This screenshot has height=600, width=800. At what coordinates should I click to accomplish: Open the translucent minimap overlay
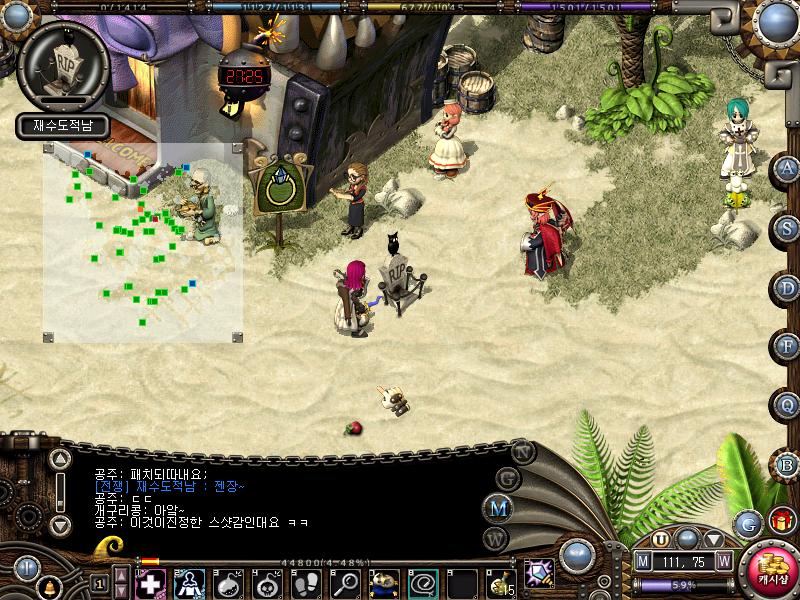[142, 242]
